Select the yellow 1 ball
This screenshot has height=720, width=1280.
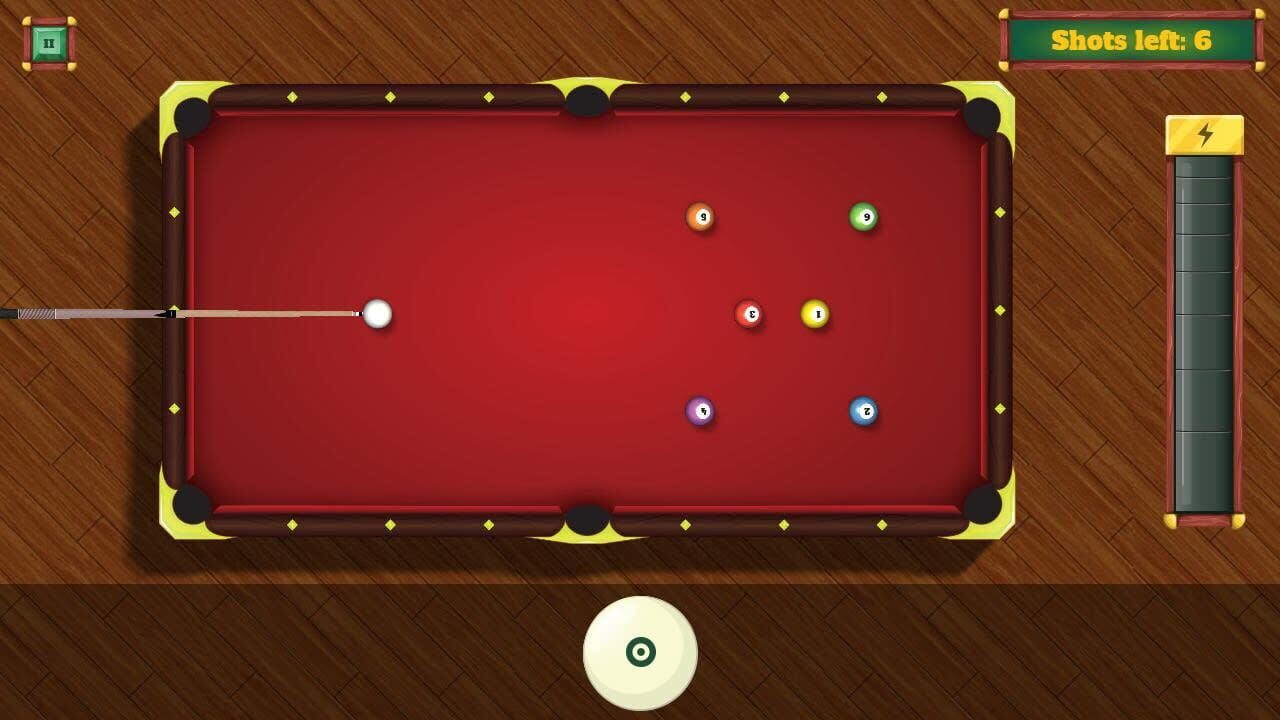pos(814,313)
